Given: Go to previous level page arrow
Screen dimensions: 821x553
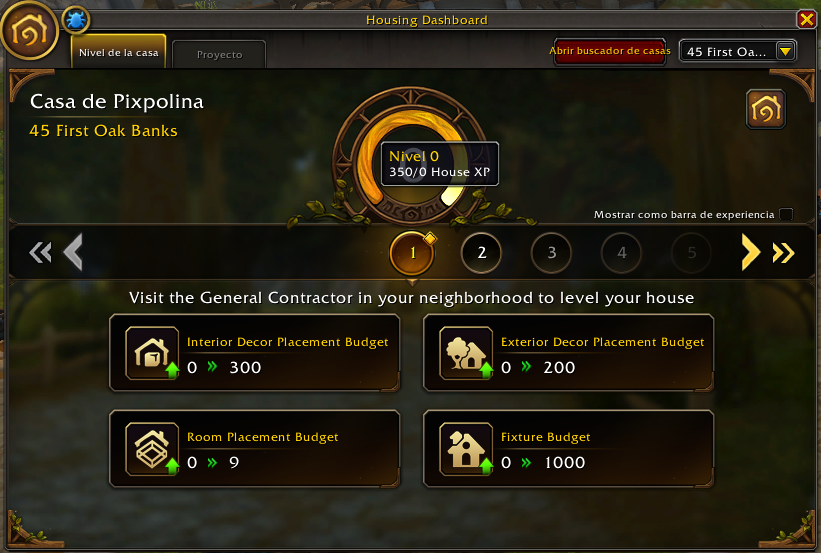Looking at the screenshot, I should [73, 253].
